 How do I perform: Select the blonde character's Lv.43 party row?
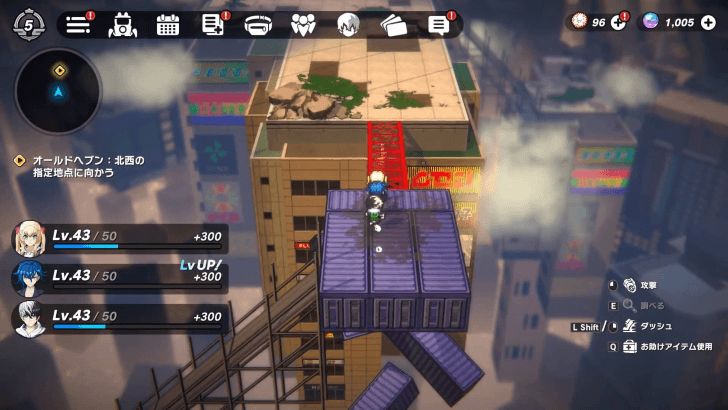tap(120, 239)
